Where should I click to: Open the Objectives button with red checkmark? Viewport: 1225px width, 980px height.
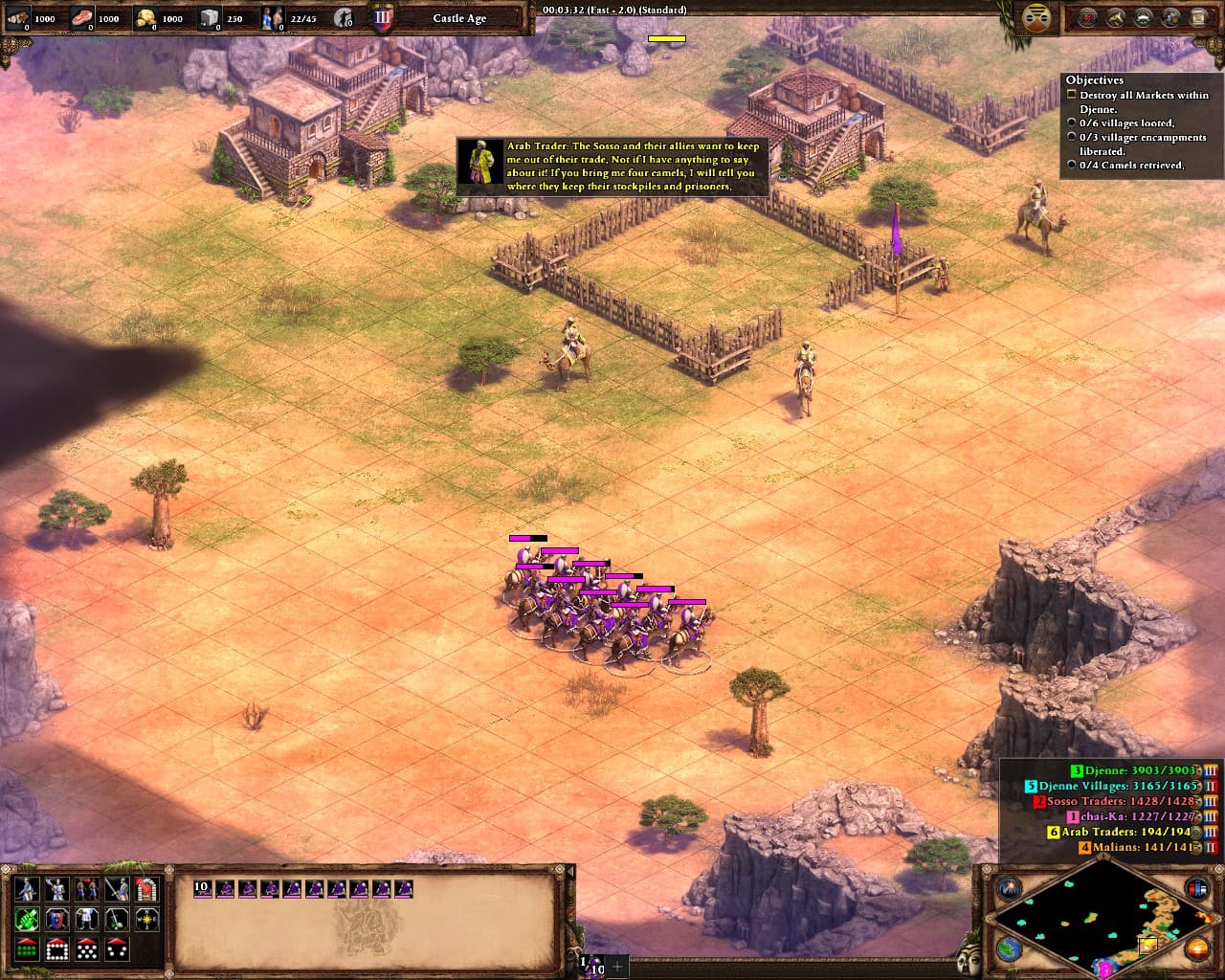(x=1088, y=17)
